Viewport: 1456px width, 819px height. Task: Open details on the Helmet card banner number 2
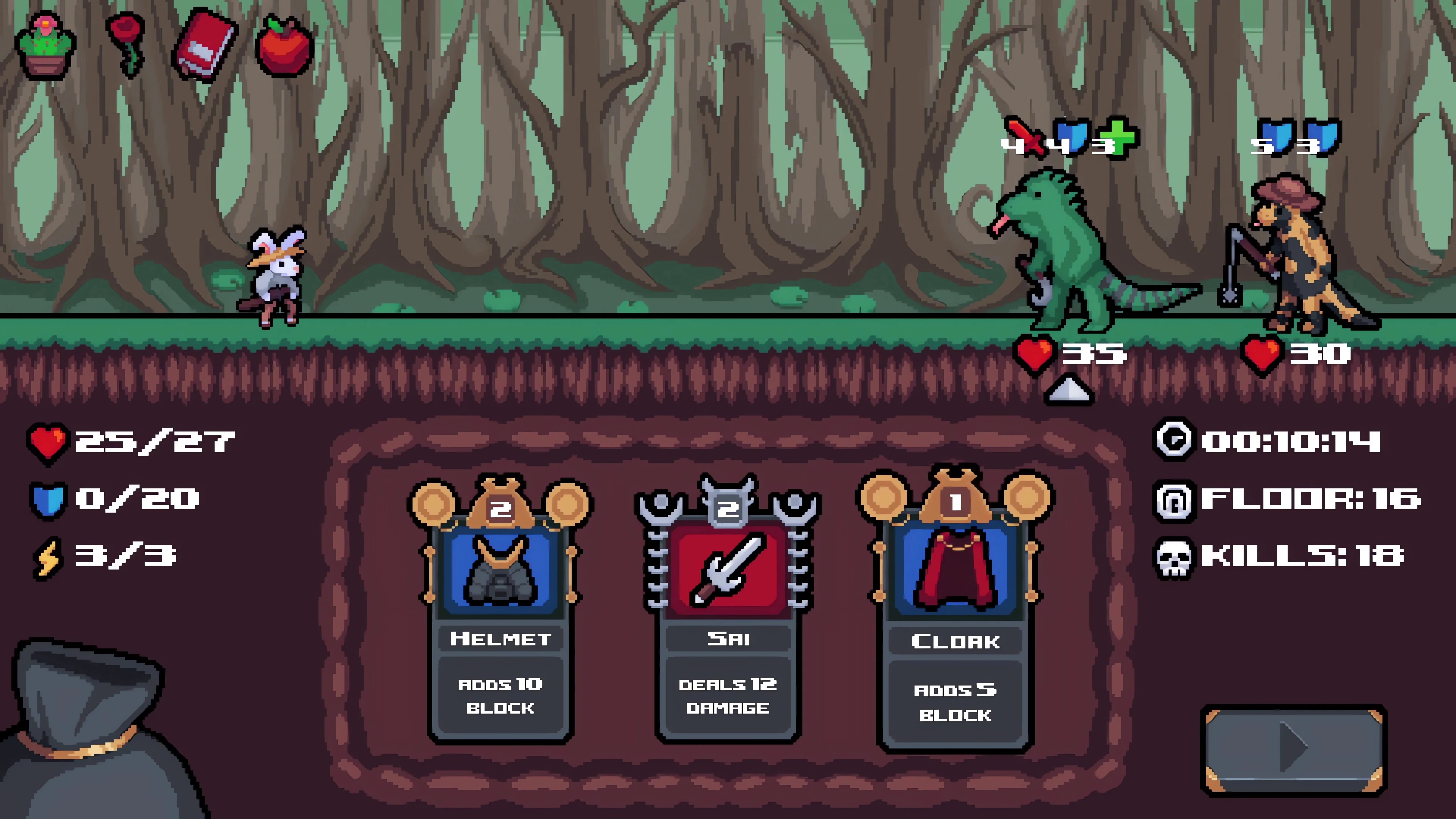[x=500, y=509]
